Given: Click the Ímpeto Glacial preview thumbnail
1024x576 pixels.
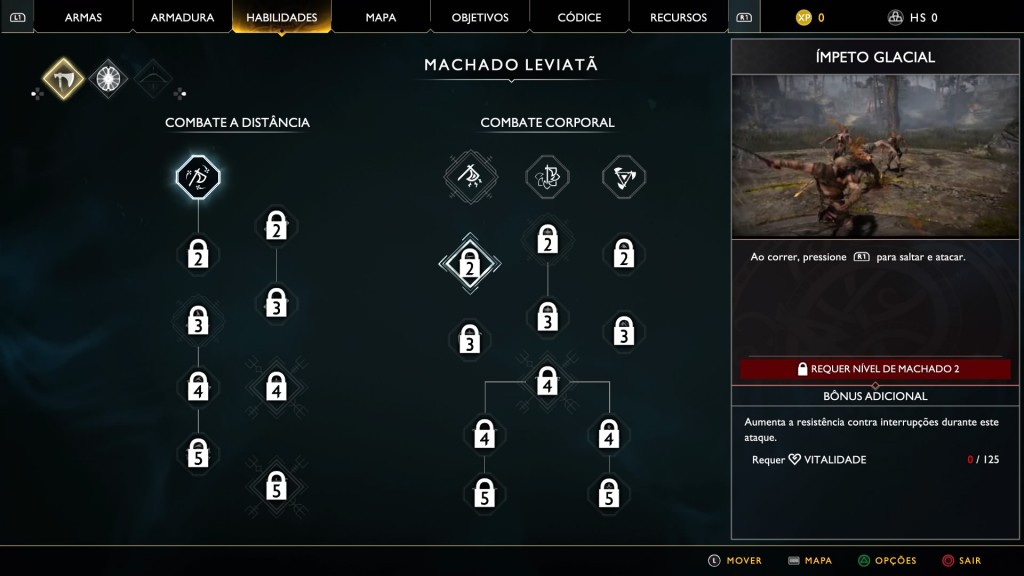Looking at the screenshot, I should tap(875, 156).
